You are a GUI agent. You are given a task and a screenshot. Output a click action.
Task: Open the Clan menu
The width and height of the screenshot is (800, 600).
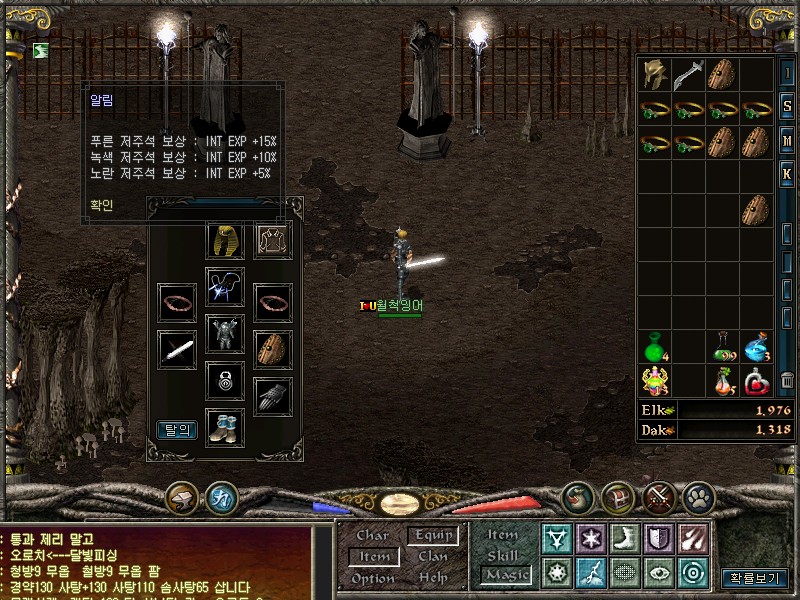click(x=433, y=557)
